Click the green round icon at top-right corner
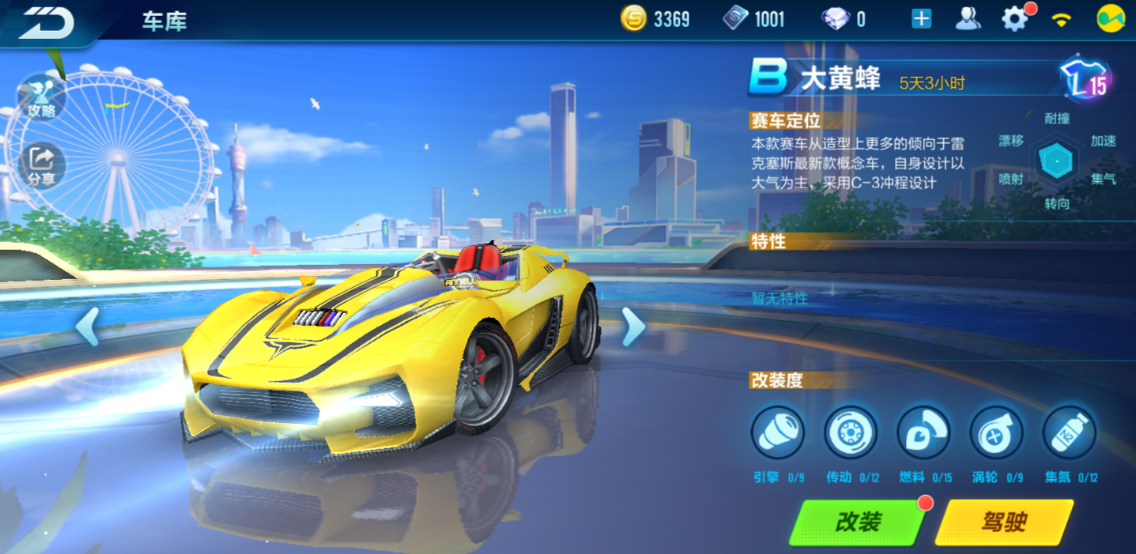Viewport: 1136px width, 554px height. (x=1110, y=19)
